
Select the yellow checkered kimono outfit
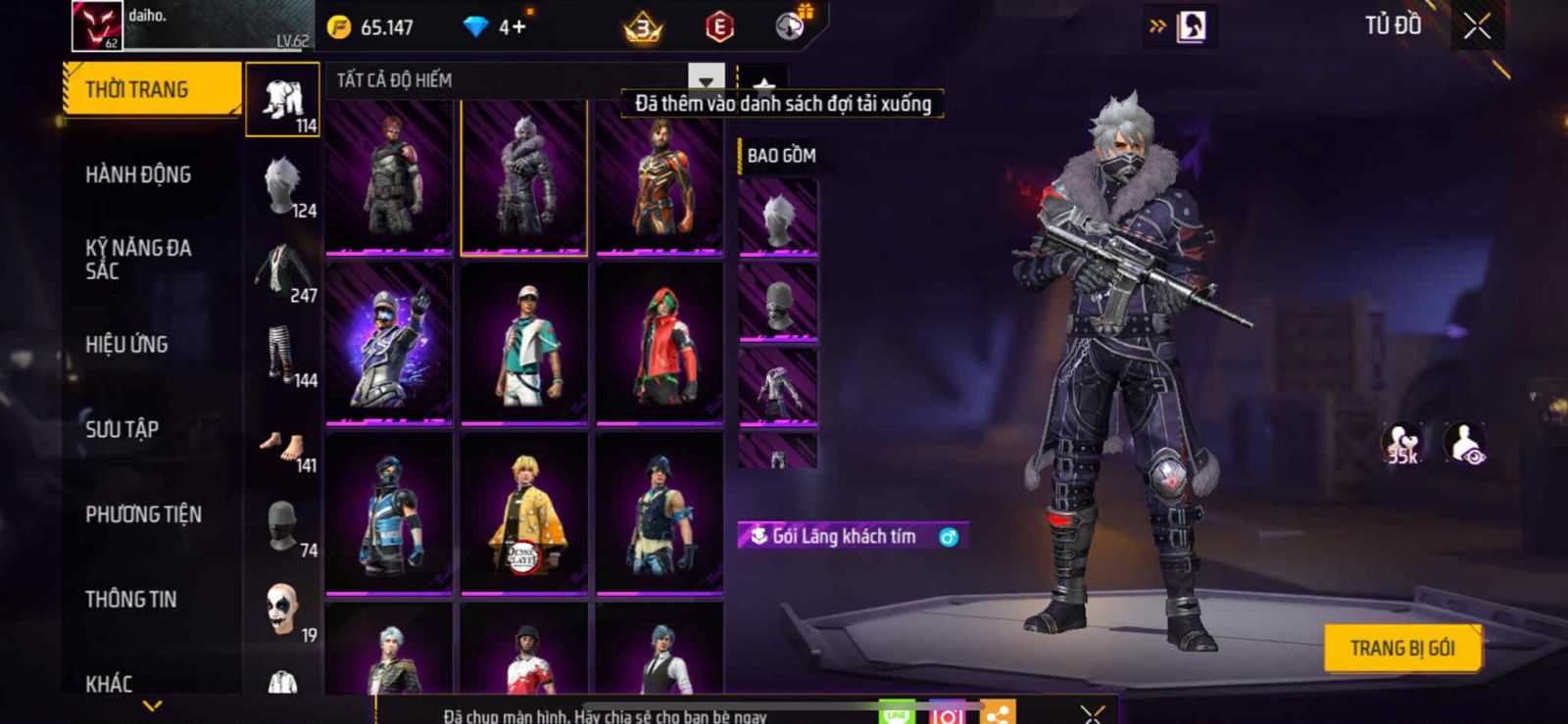[x=524, y=514]
